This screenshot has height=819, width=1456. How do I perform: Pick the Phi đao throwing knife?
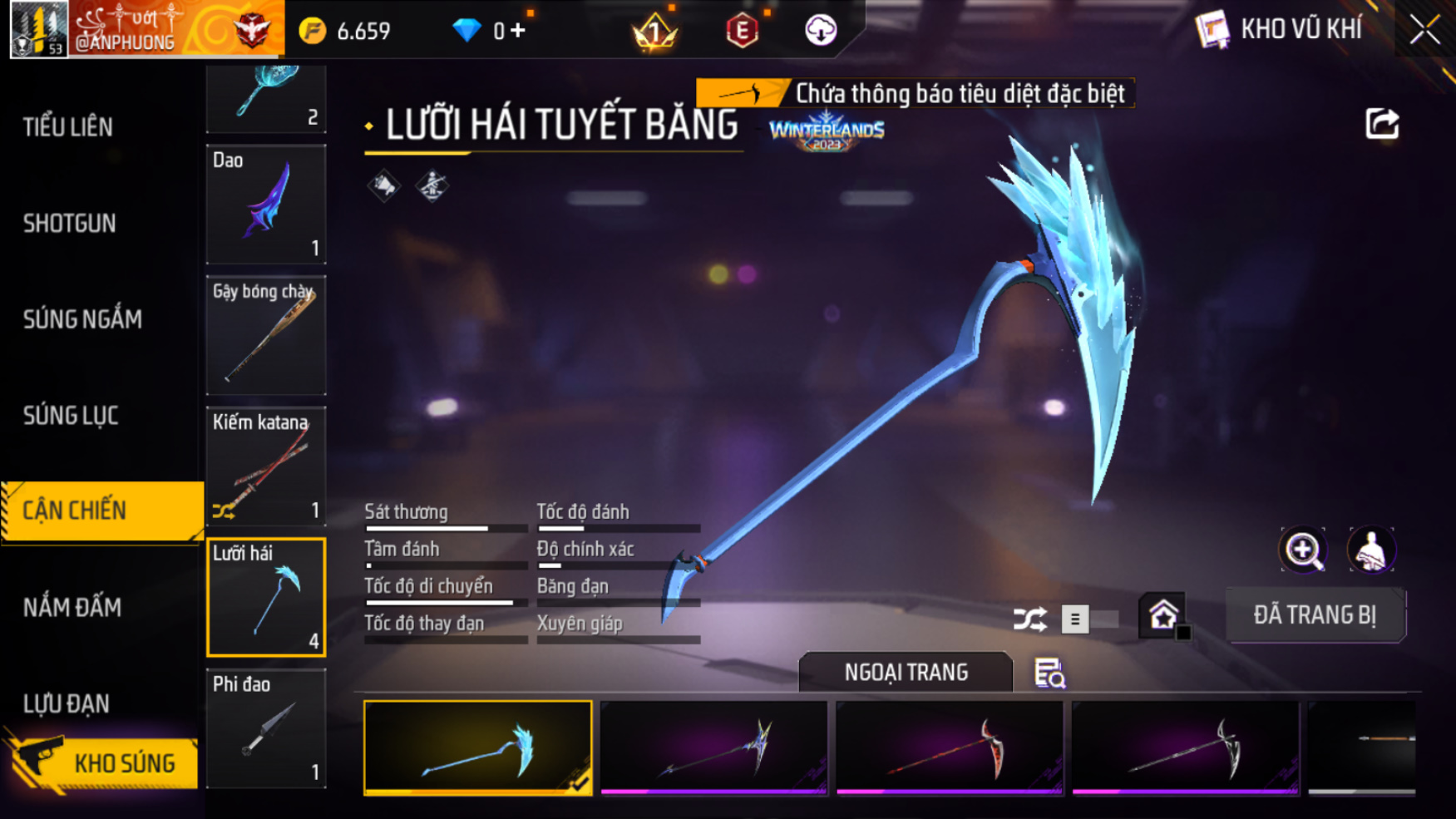tap(266, 728)
